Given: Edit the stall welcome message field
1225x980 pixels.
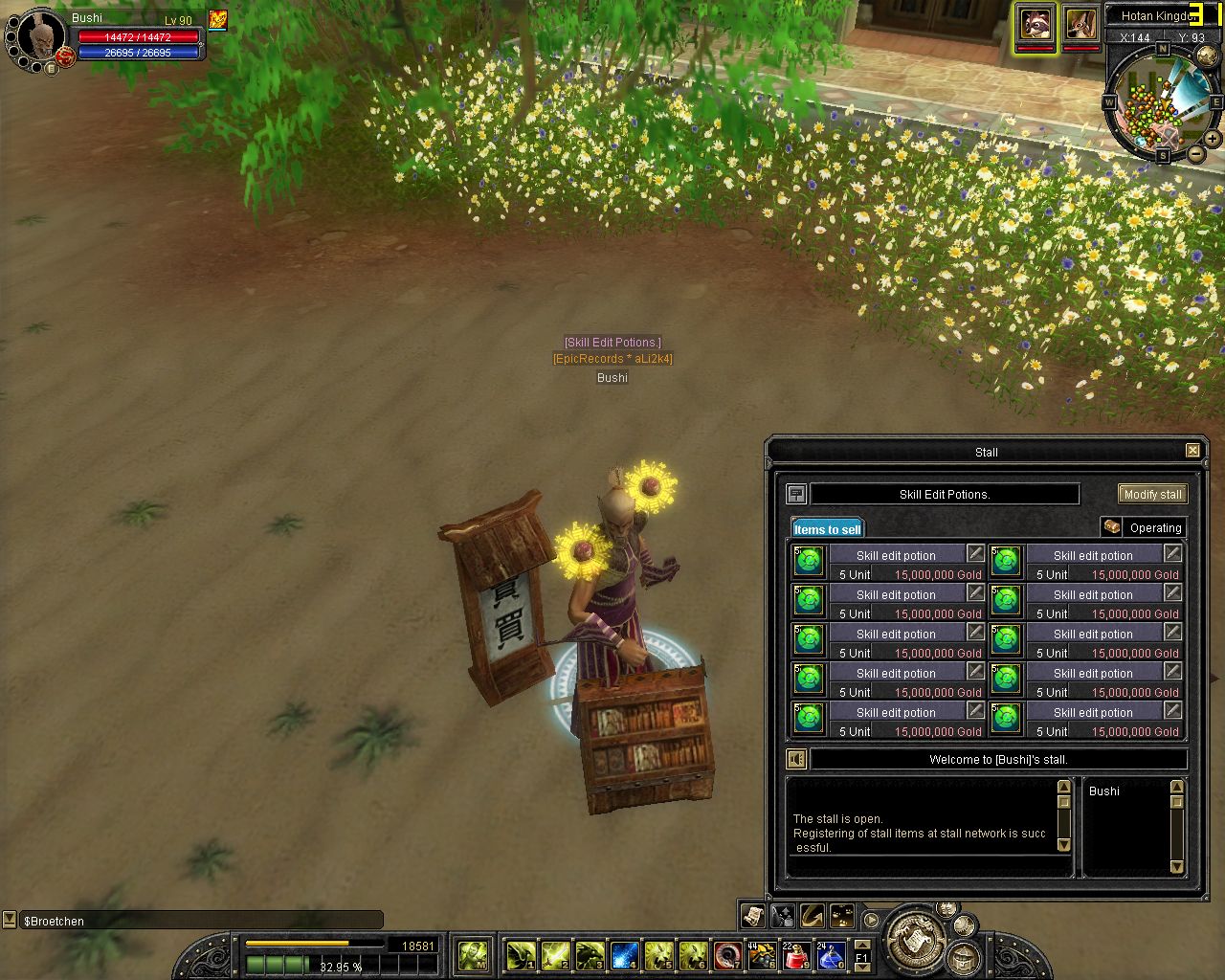Looking at the screenshot, I should click(998, 760).
